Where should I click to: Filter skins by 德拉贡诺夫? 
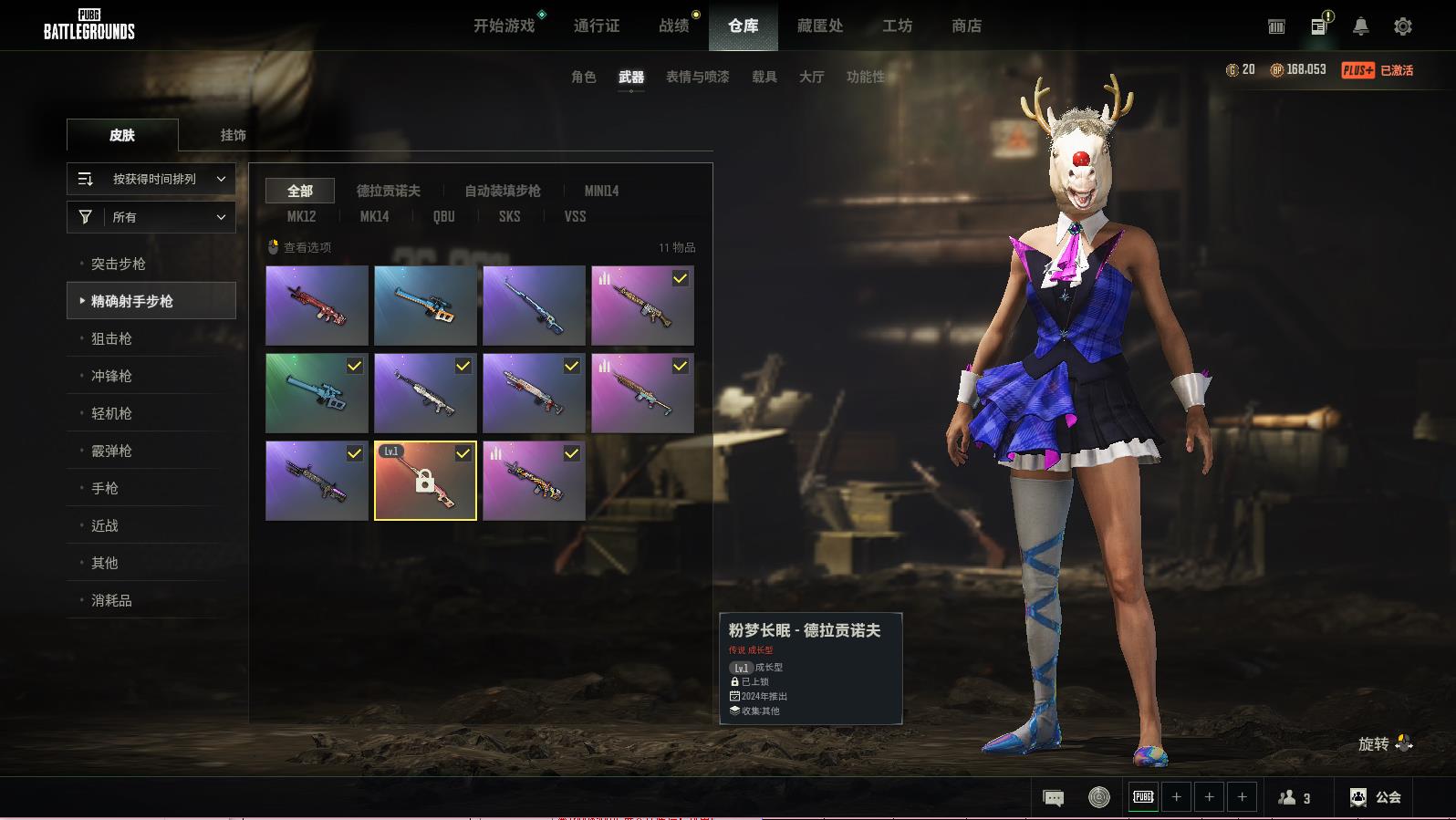tap(389, 191)
